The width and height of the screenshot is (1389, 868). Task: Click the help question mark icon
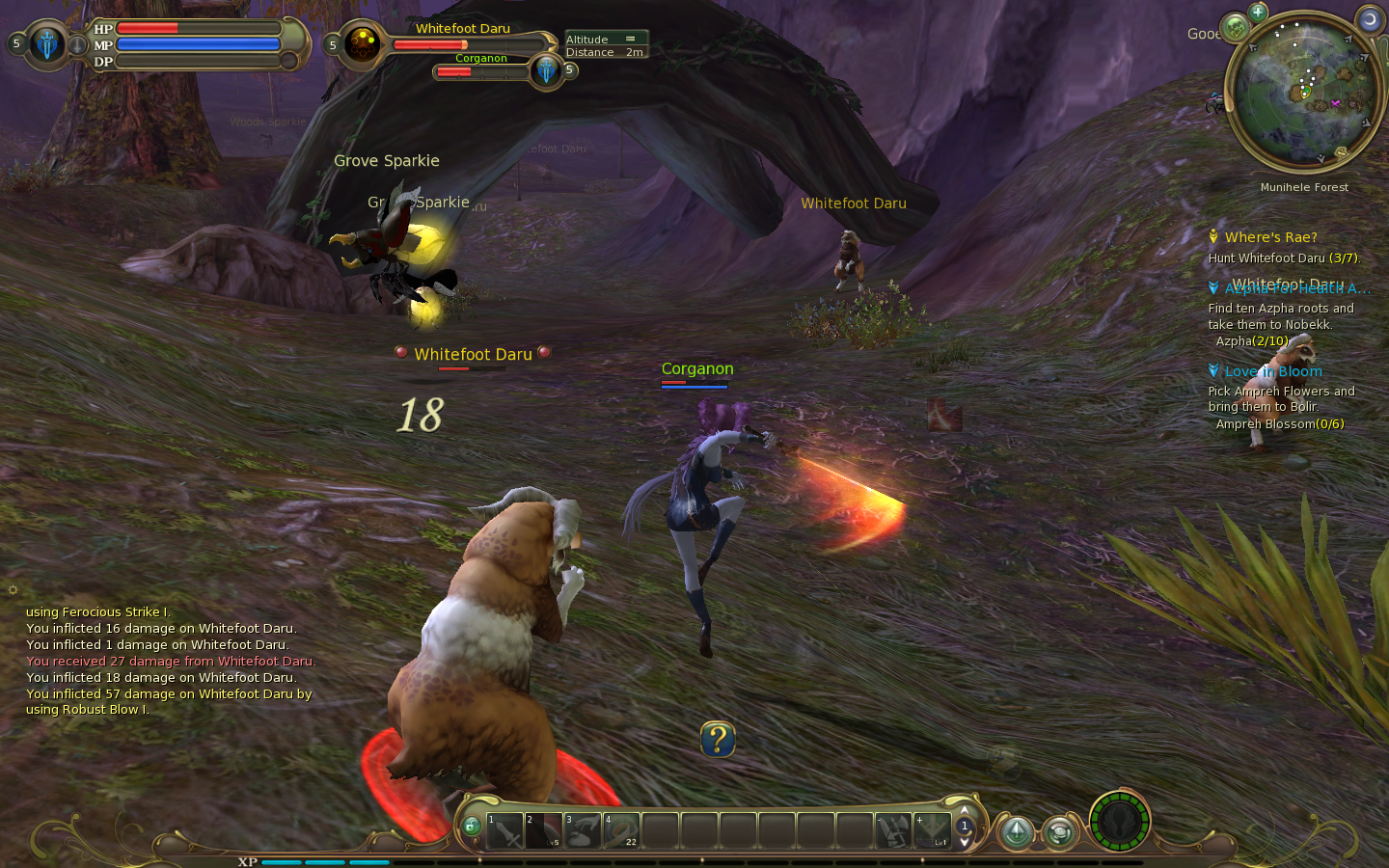718,740
